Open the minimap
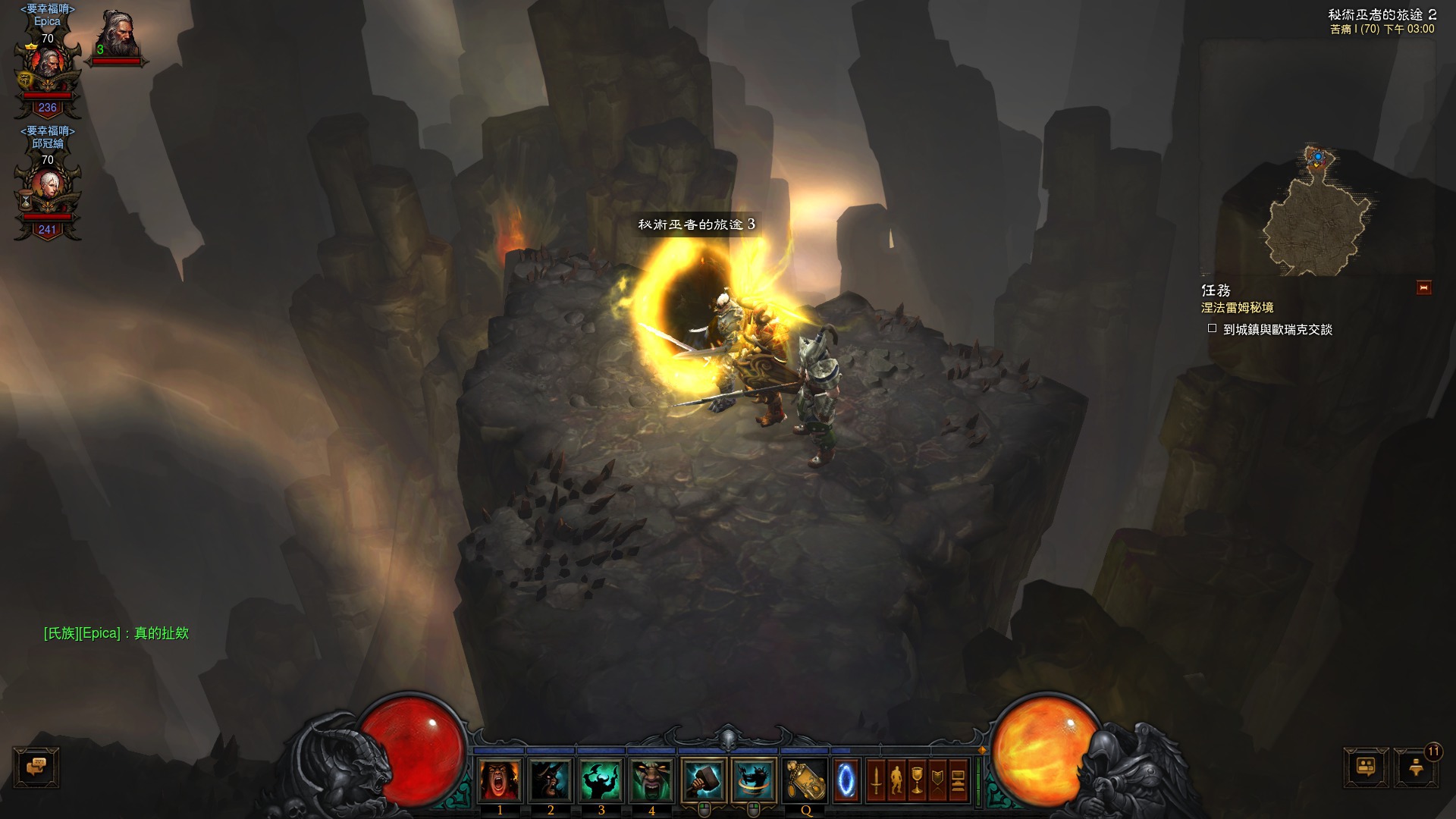Image resolution: width=1456 pixels, height=819 pixels. click(x=1318, y=214)
